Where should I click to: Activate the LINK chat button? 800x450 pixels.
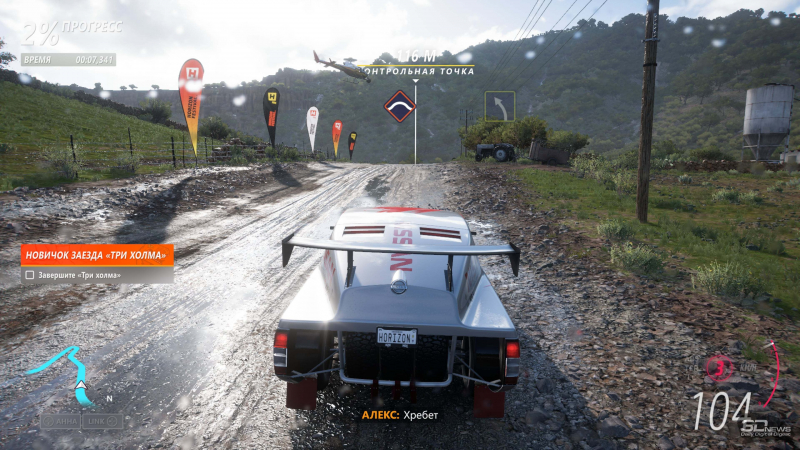(103, 421)
